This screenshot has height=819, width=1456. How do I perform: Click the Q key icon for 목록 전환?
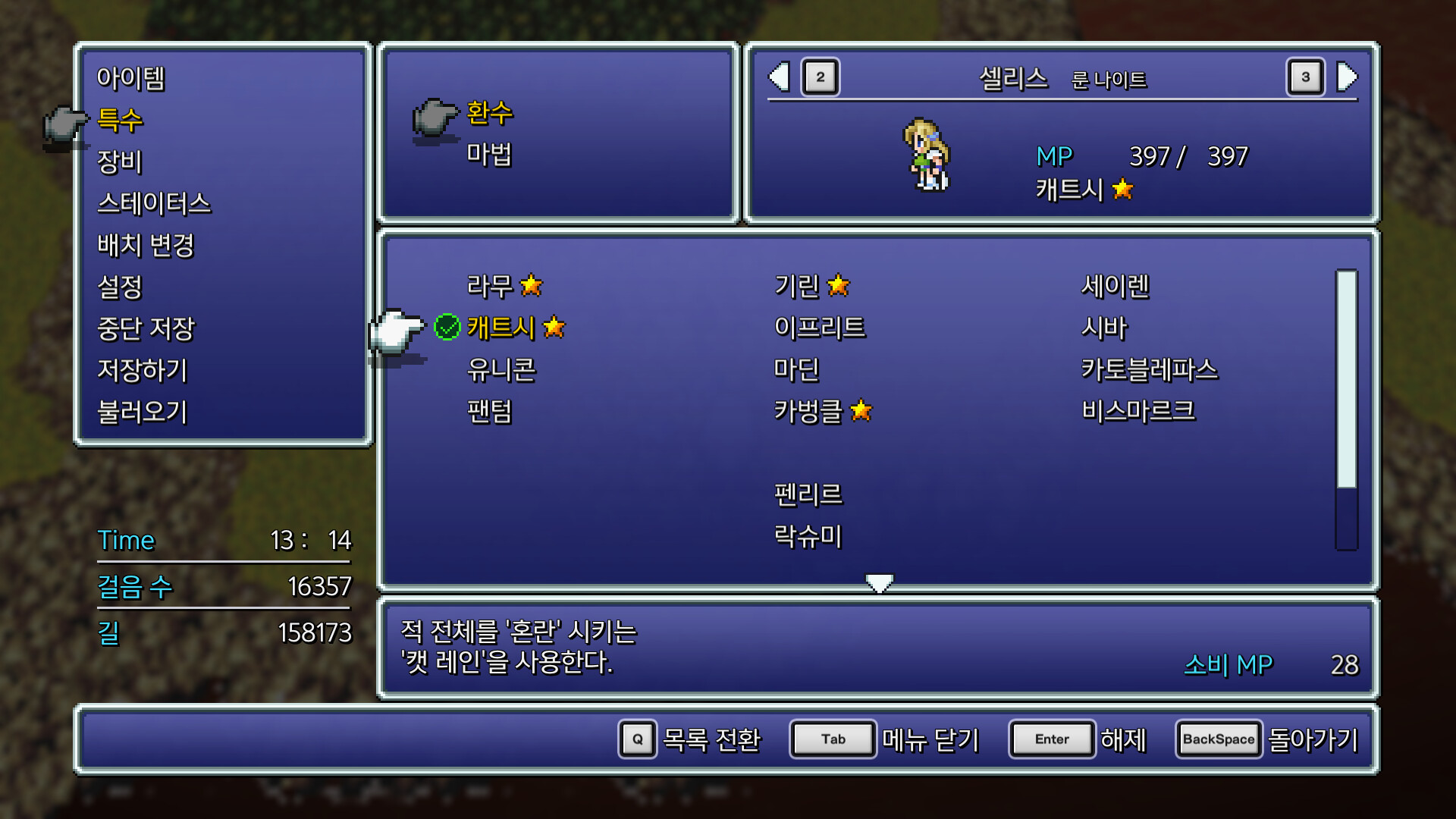[637, 739]
